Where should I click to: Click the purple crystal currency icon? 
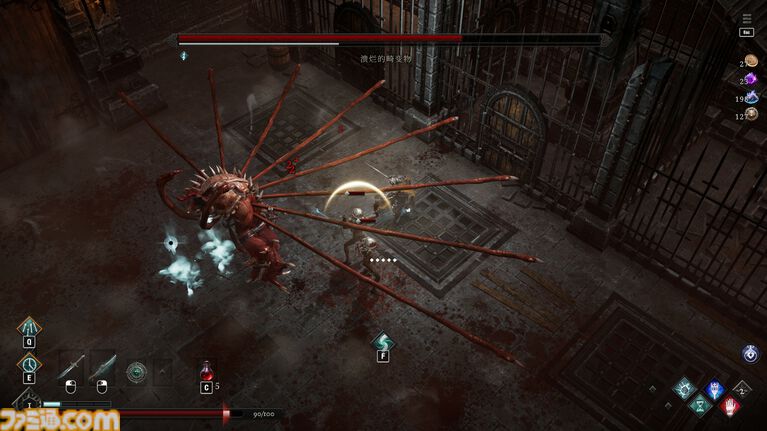[750, 79]
